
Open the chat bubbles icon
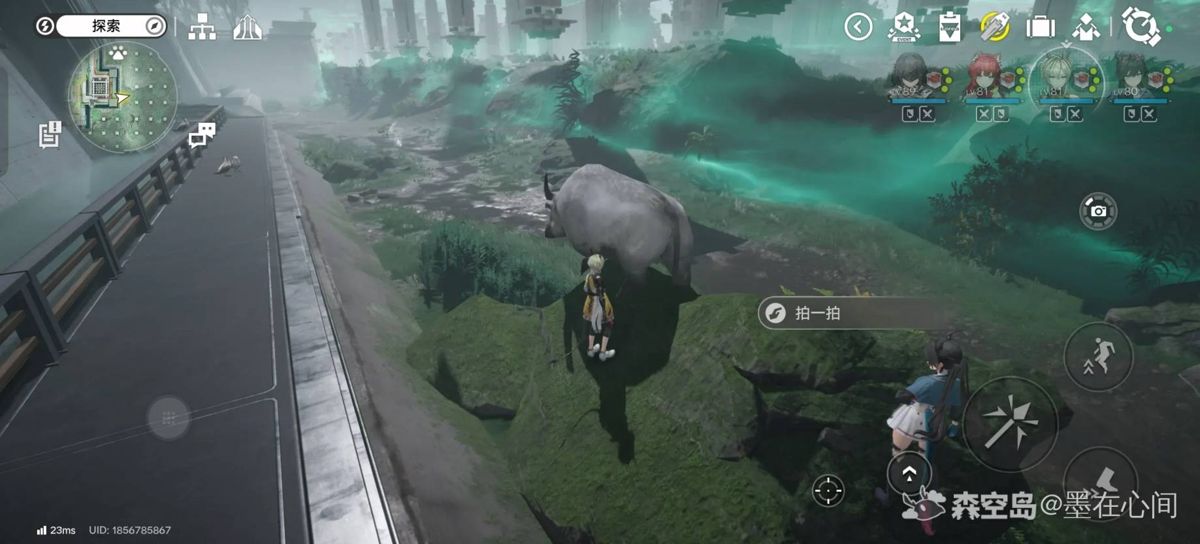point(203,133)
